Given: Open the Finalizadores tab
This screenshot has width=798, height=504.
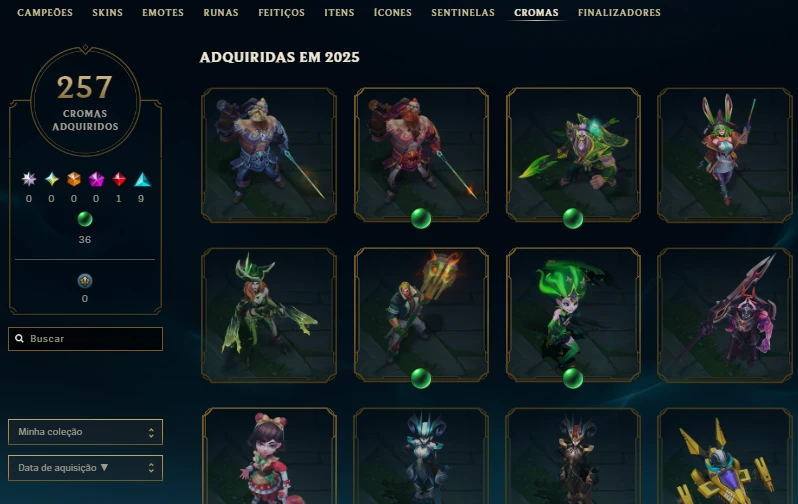Looking at the screenshot, I should click(619, 13).
